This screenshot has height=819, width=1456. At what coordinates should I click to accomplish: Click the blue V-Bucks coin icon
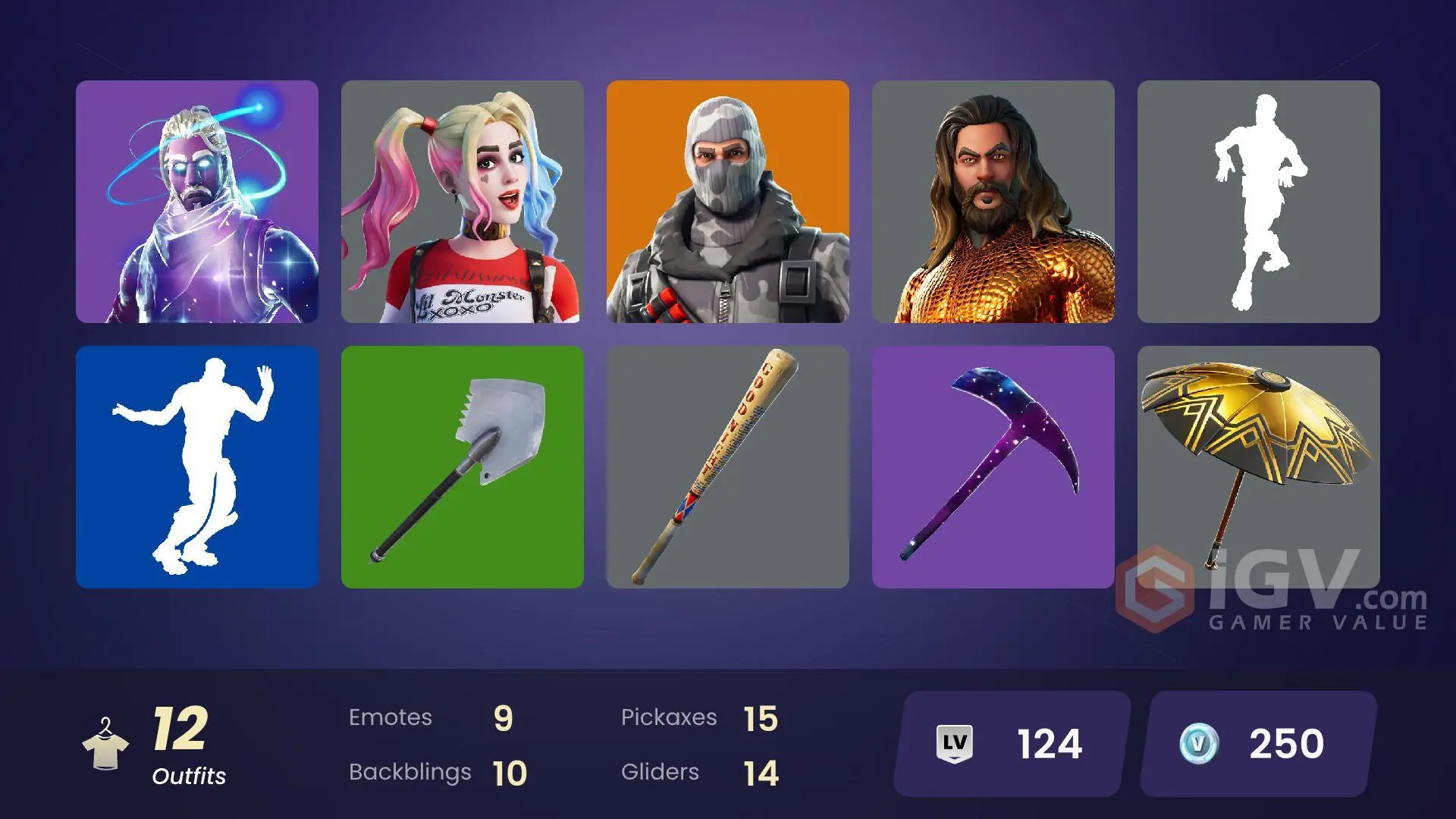(1198, 744)
